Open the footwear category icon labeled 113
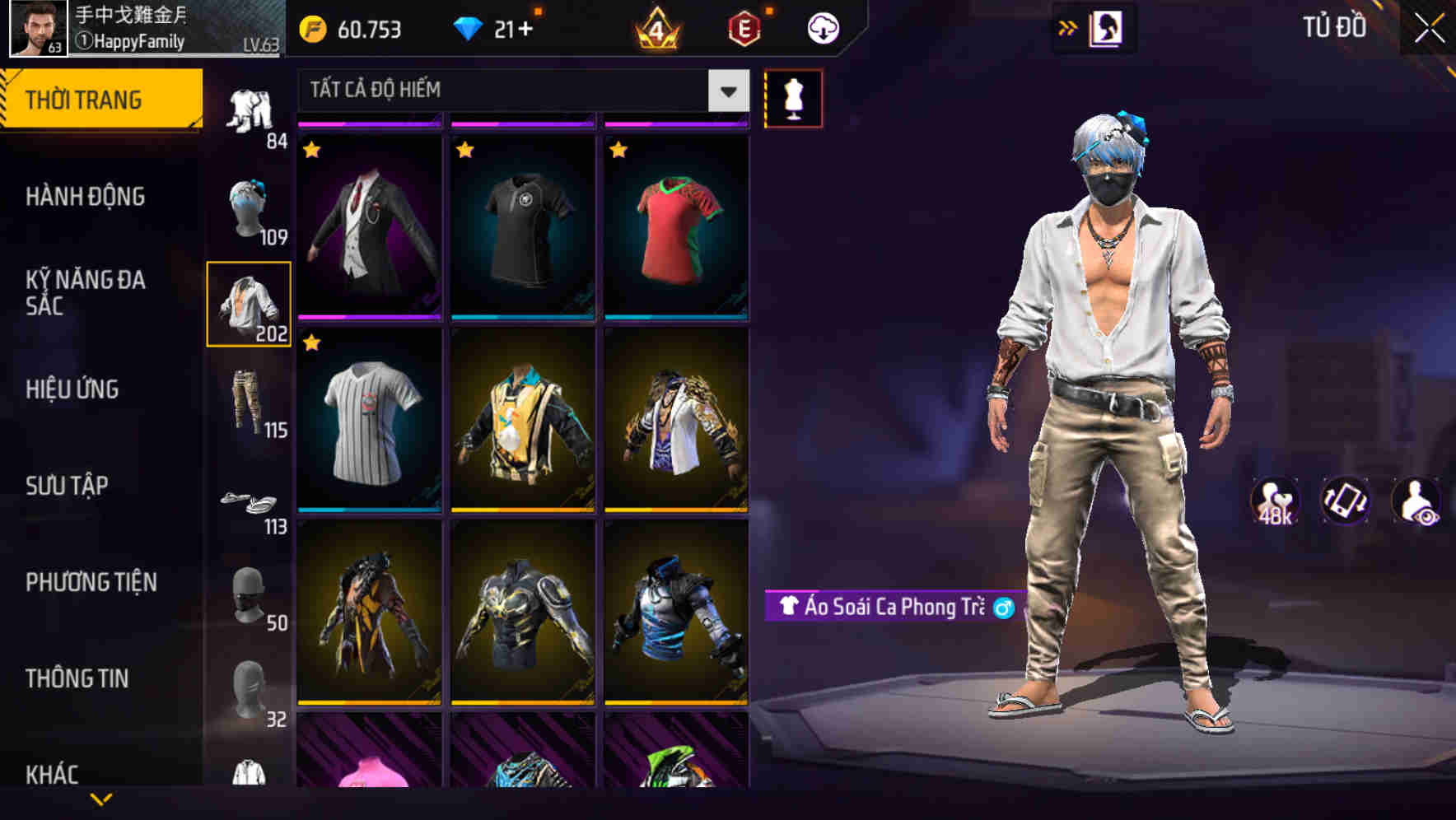 pos(247,502)
